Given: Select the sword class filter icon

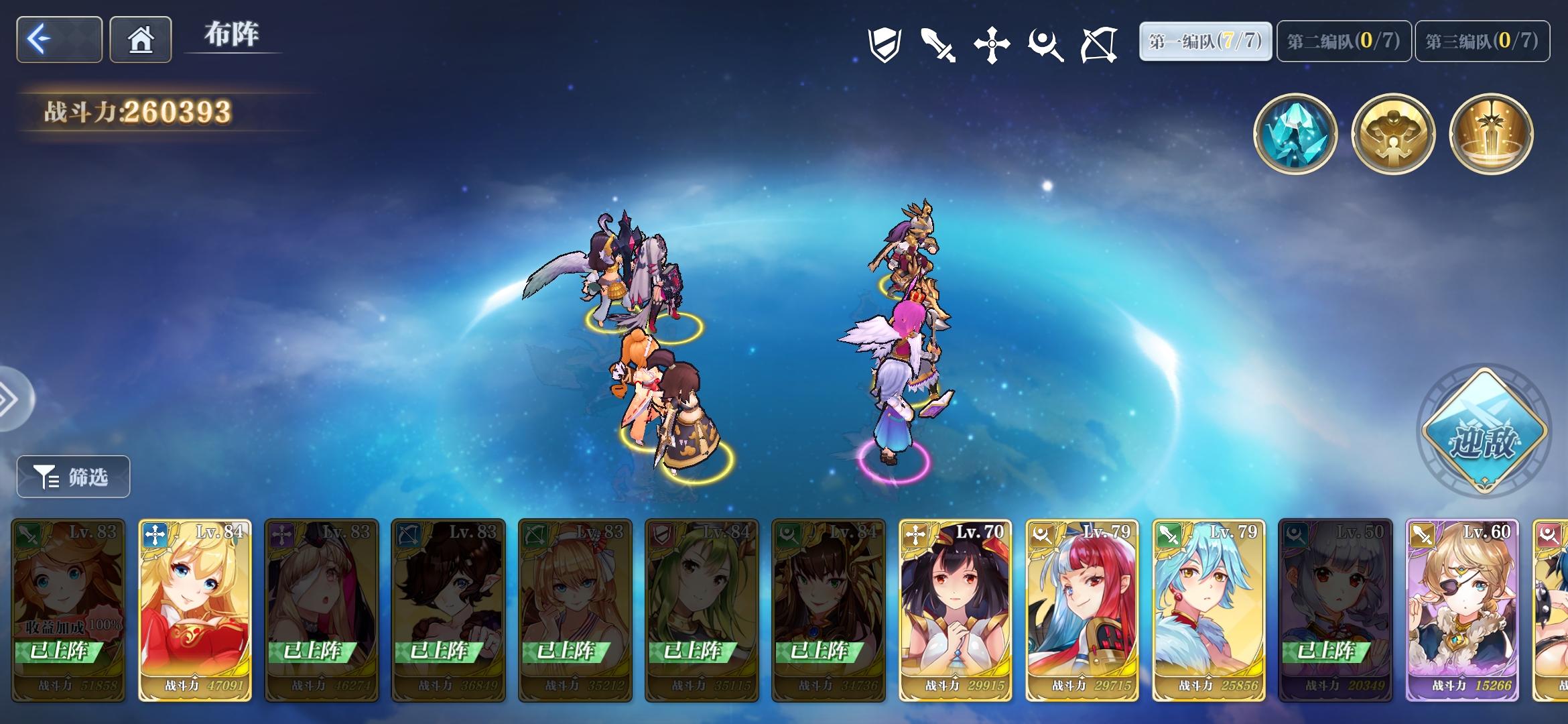Looking at the screenshot, I should click(x=939, y=42).
